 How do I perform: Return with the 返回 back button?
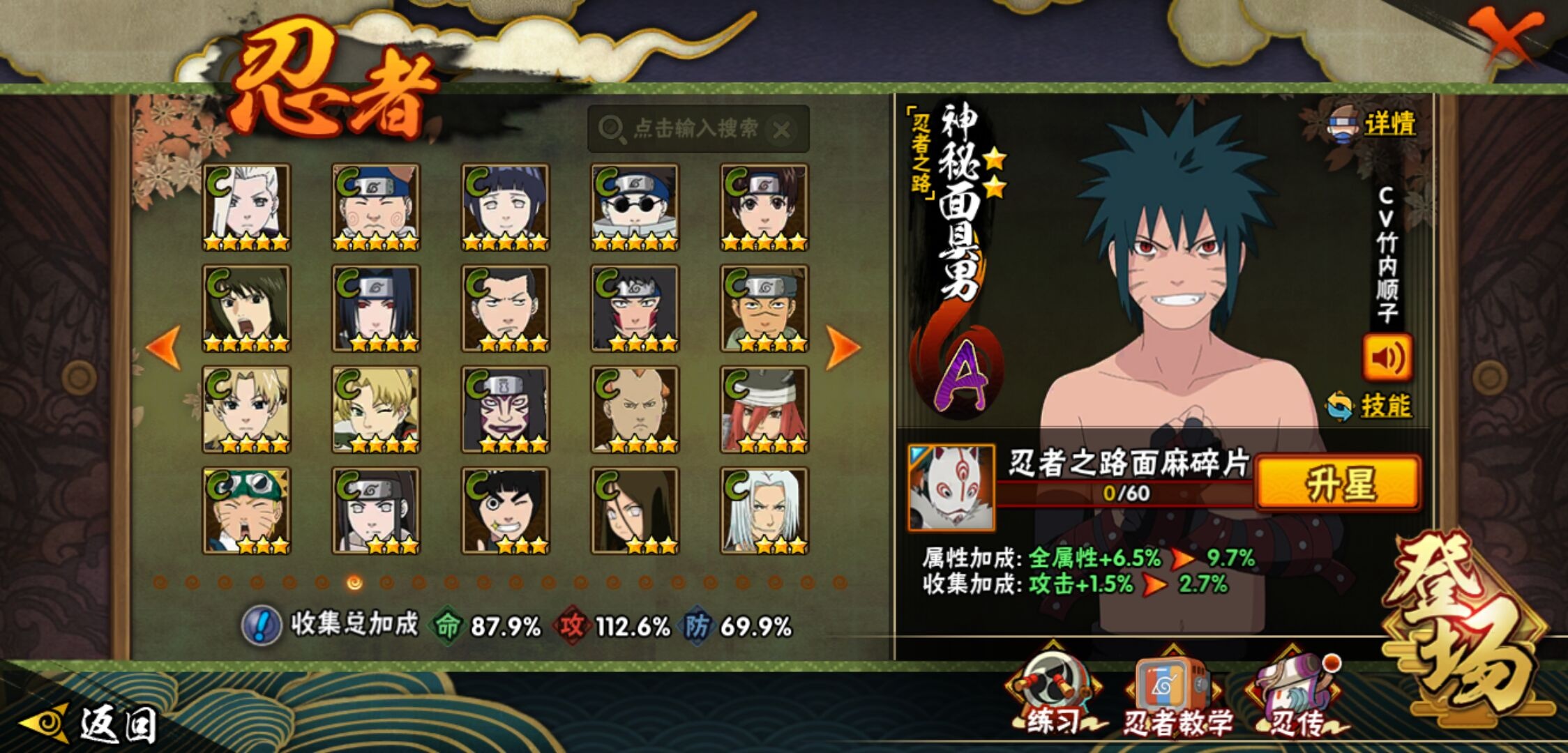[x=91, y=724]
